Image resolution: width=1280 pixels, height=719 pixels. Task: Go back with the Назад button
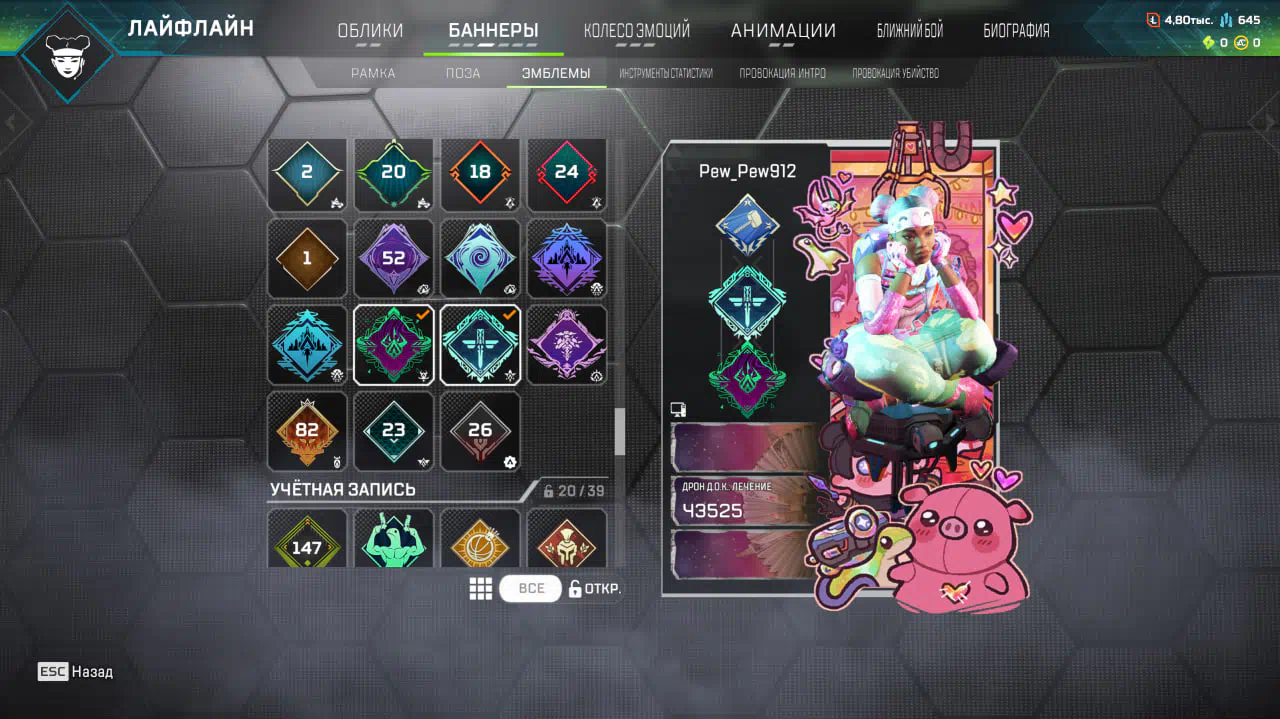tap(76, 672)
